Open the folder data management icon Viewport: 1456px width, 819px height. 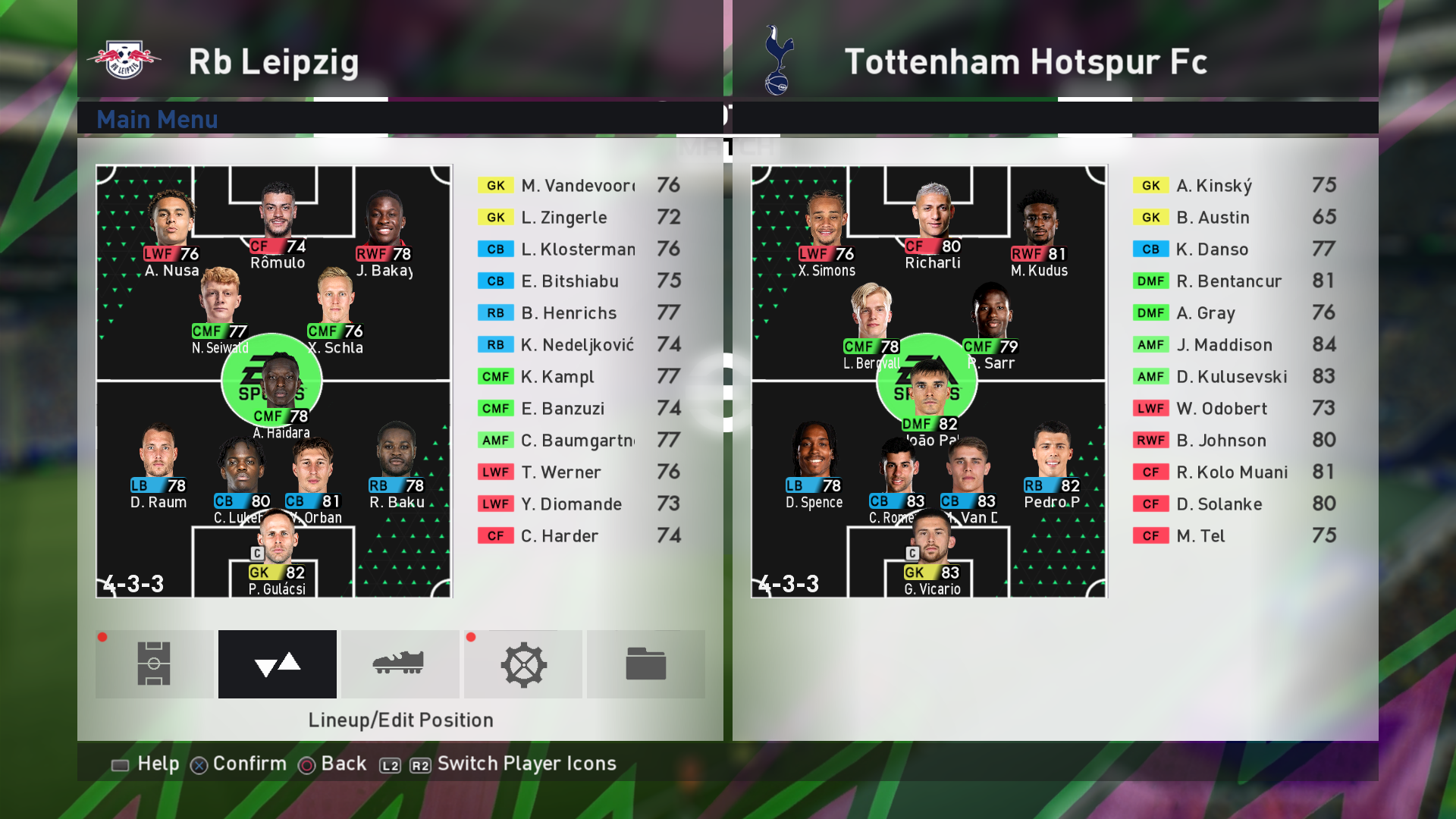645,664
